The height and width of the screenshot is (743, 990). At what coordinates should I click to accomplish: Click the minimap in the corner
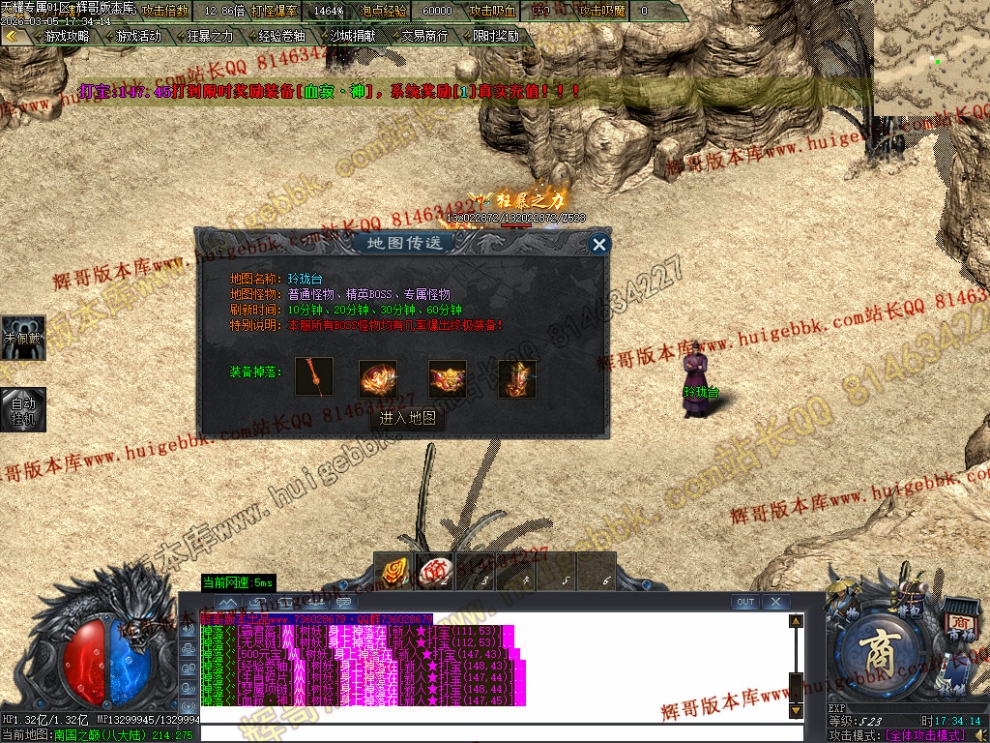[931, 57]
